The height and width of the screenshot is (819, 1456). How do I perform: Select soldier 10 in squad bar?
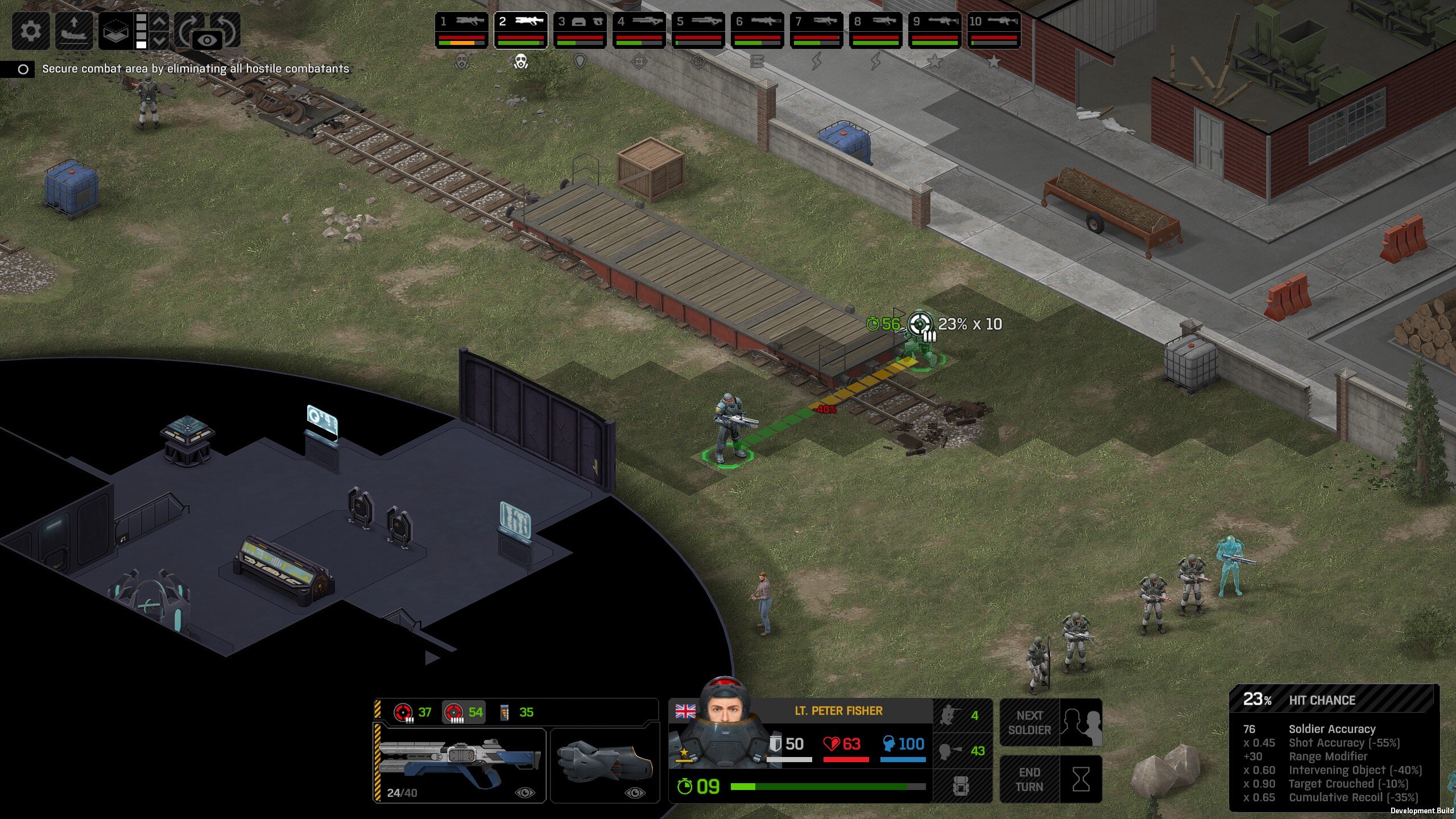[994, 30]
